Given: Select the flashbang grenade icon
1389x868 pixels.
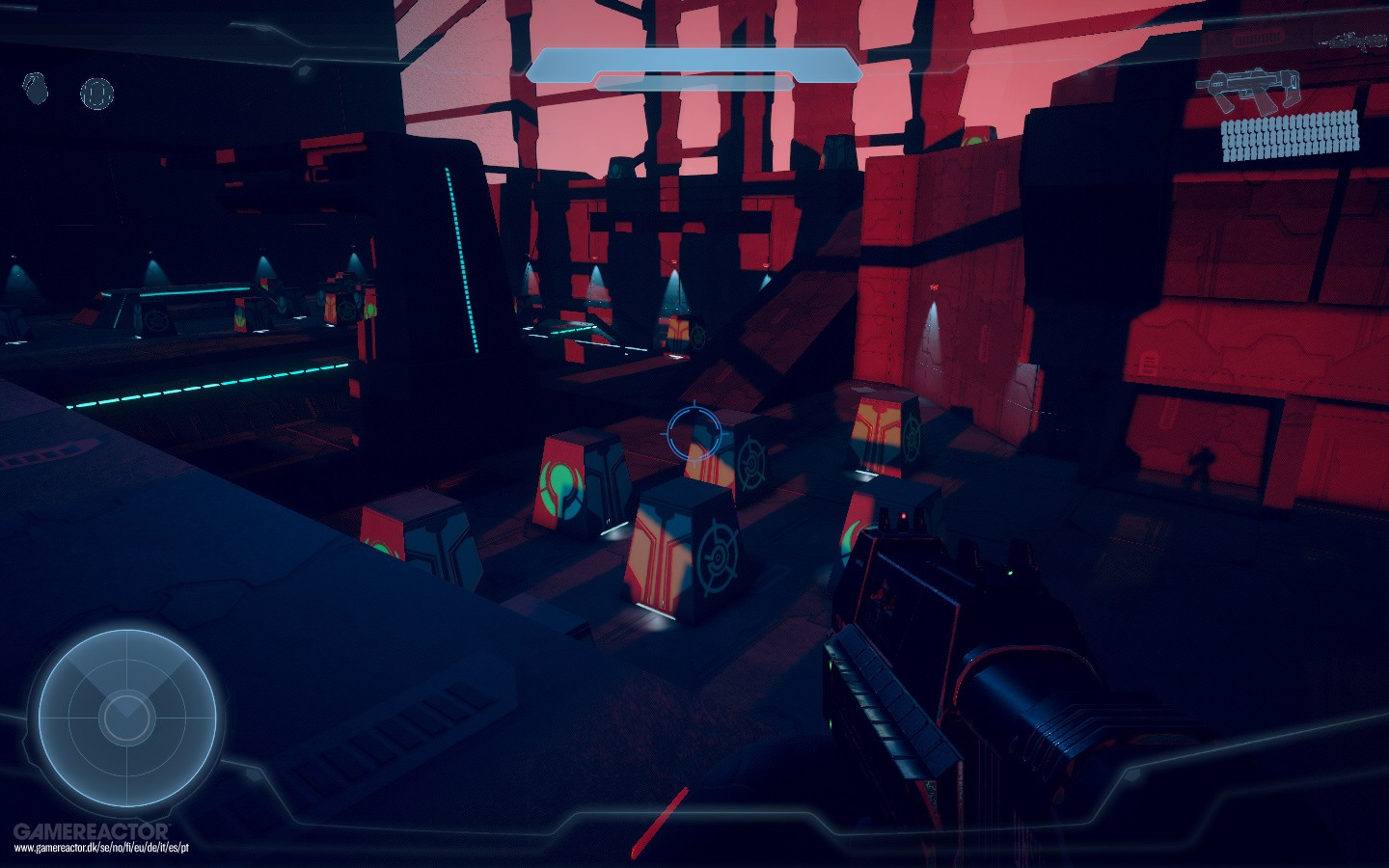Looking at the screenshot, I should click(x=96, y=94).
